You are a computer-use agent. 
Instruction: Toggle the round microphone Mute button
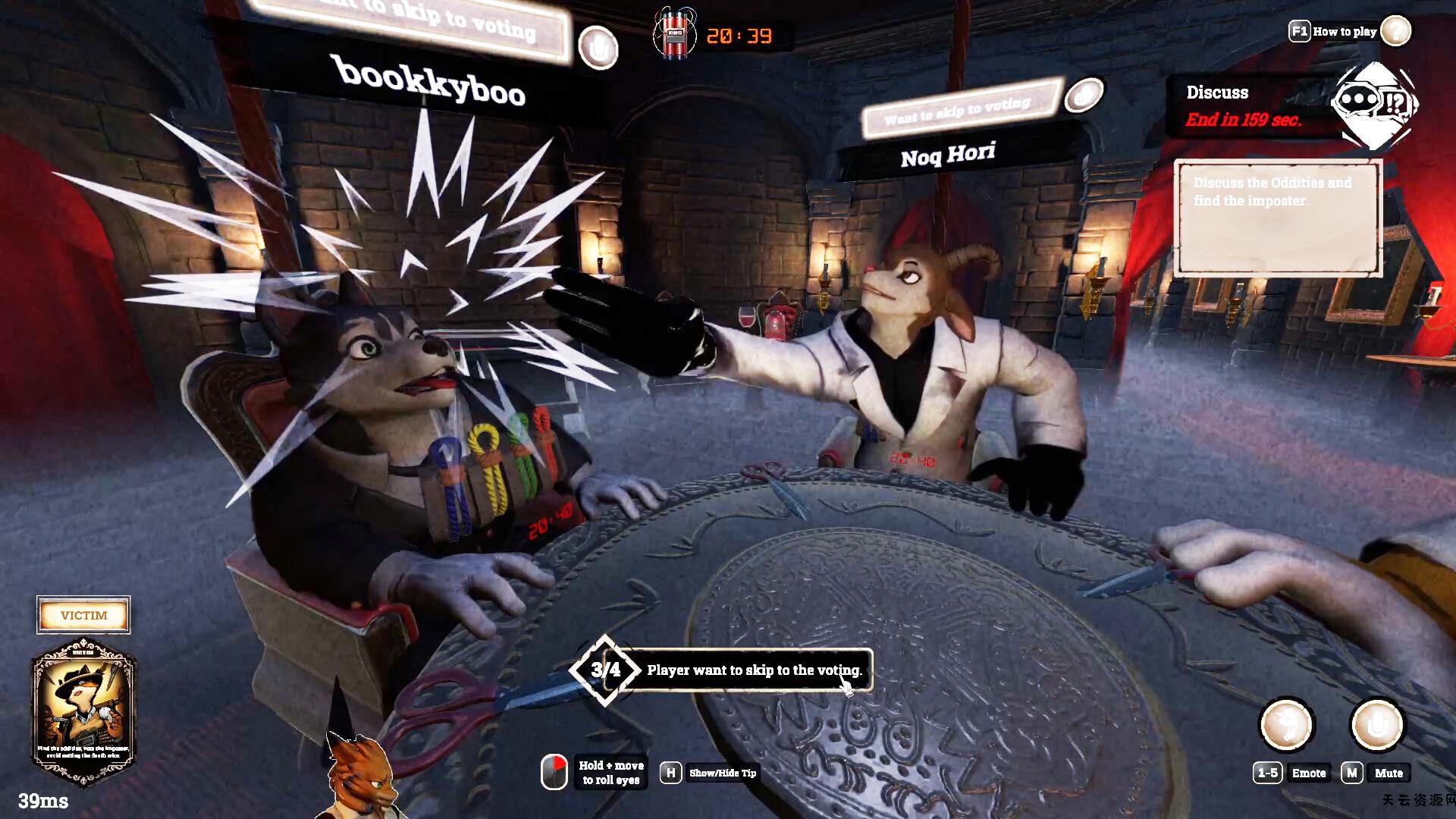point(1377,724)
